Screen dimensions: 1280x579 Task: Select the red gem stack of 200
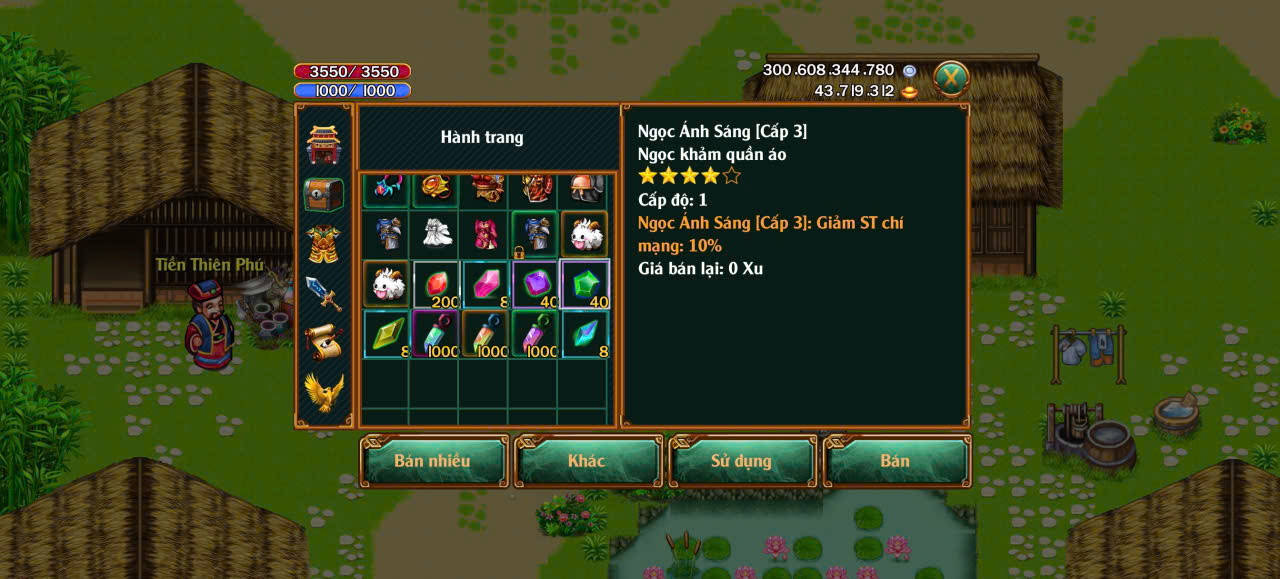click(435, 285)
